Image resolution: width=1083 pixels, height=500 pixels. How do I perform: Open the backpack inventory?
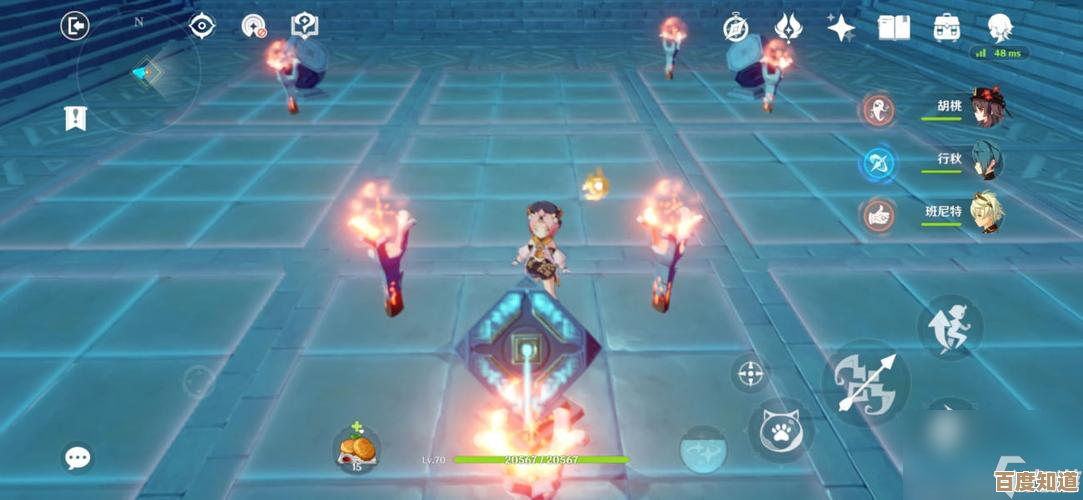click(x=947, y=28)
